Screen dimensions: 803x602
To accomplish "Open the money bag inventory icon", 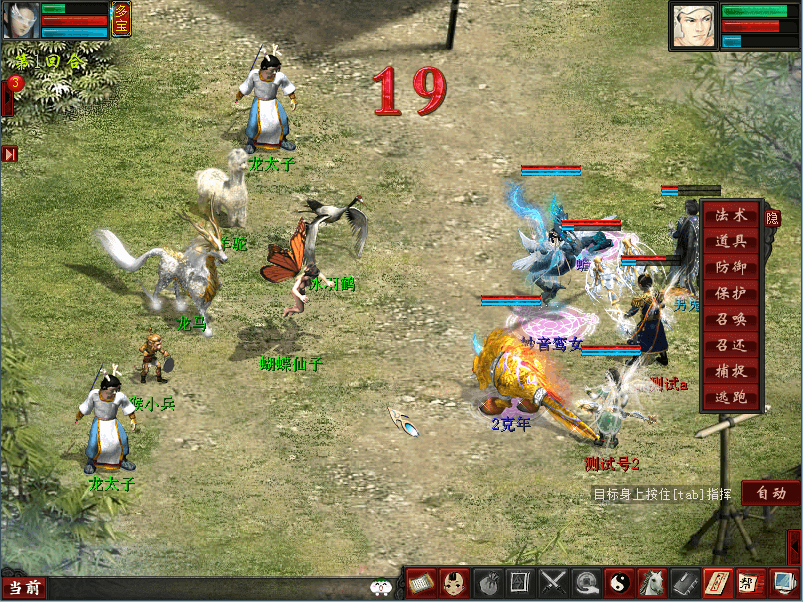I will 487,582.
